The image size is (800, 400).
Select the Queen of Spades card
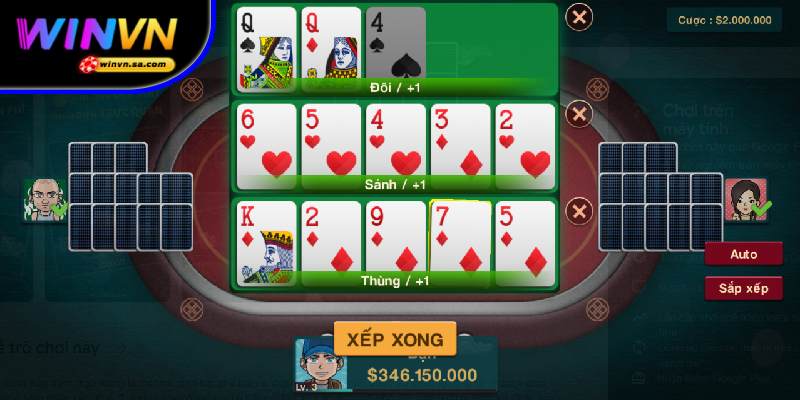click(x=266, y=45)
